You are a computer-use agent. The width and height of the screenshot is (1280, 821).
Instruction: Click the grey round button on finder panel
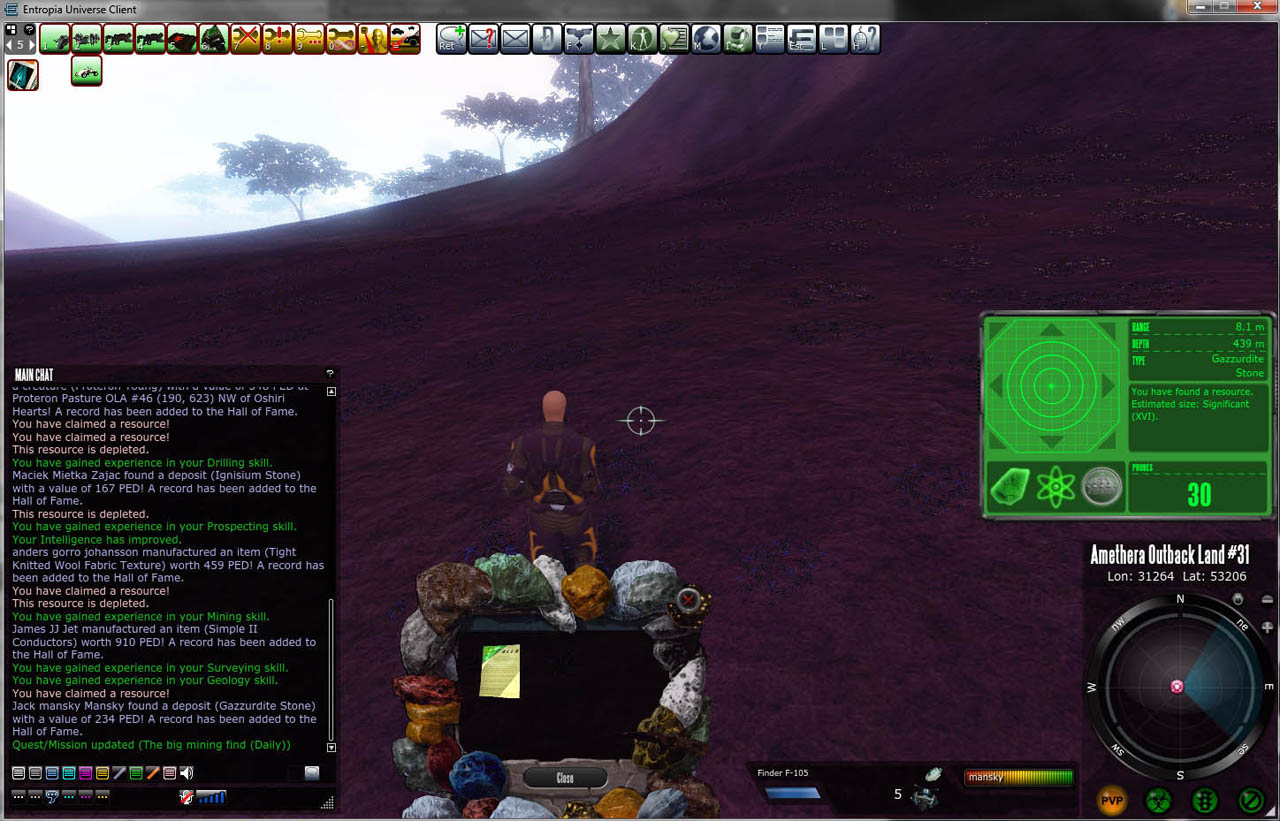click(x=1101, y=488)
